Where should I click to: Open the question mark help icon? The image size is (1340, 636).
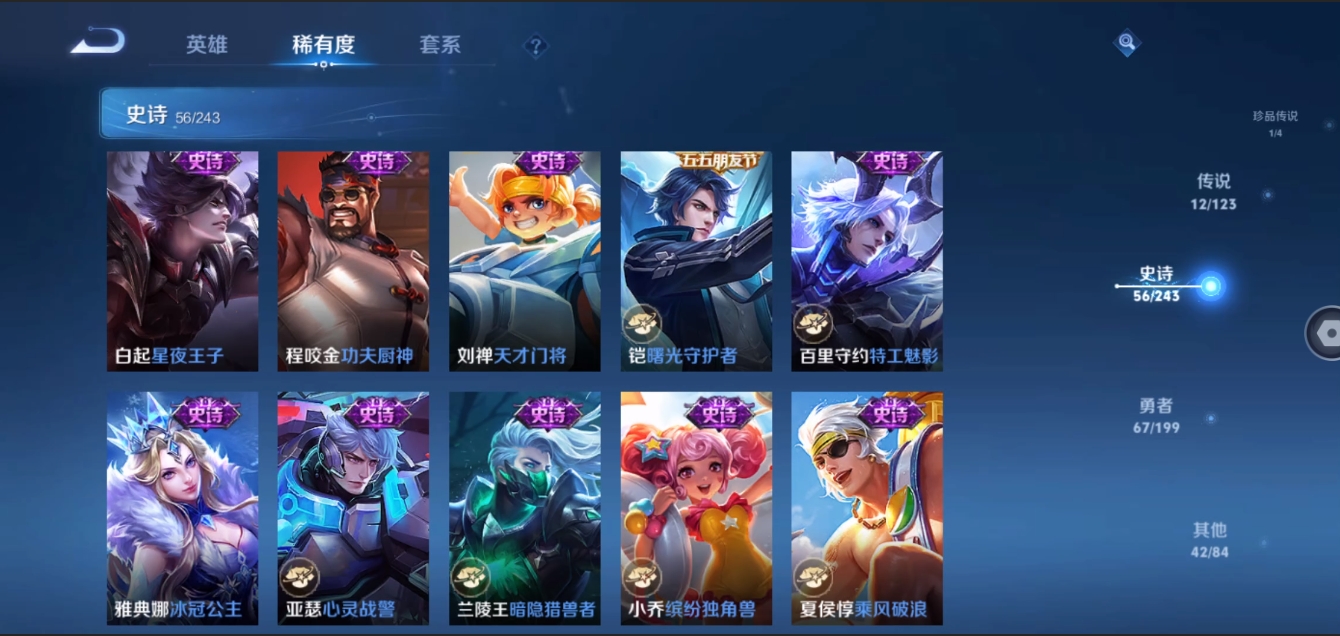[x=536, y=46]
